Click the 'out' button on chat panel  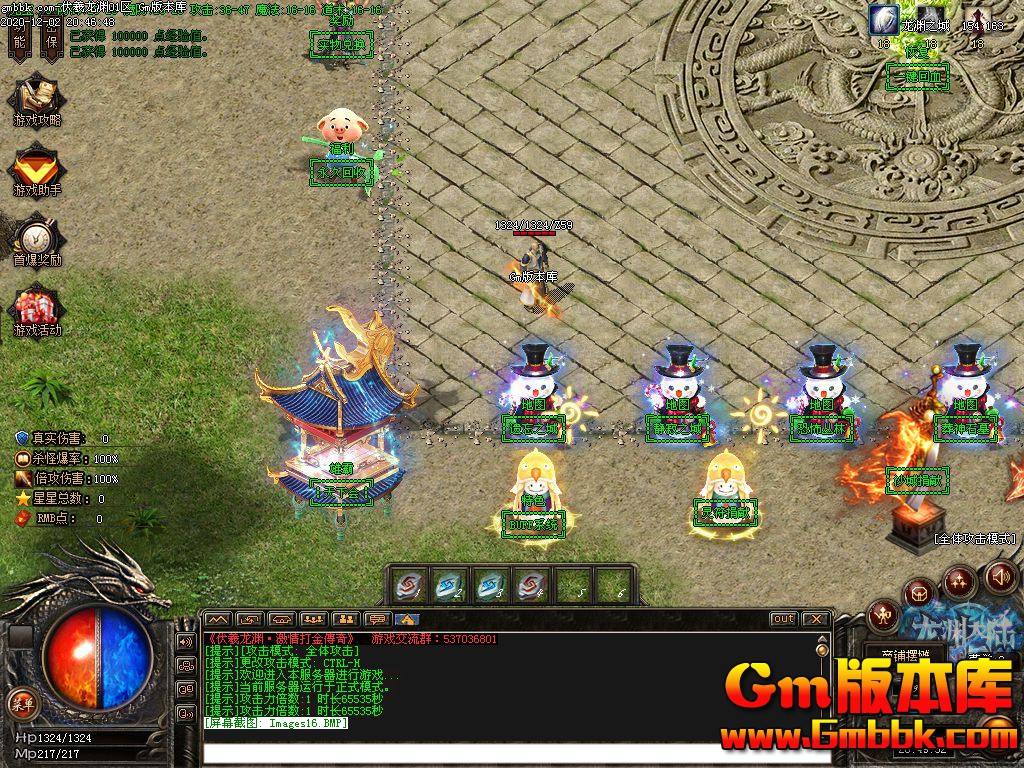pyautogui.click(x=784, y=619)
